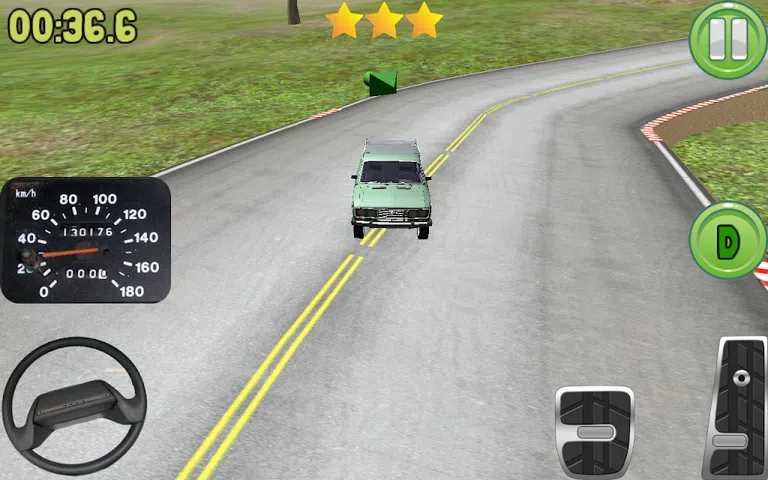
Task: Hit the brake pedal
Action: 594,431
